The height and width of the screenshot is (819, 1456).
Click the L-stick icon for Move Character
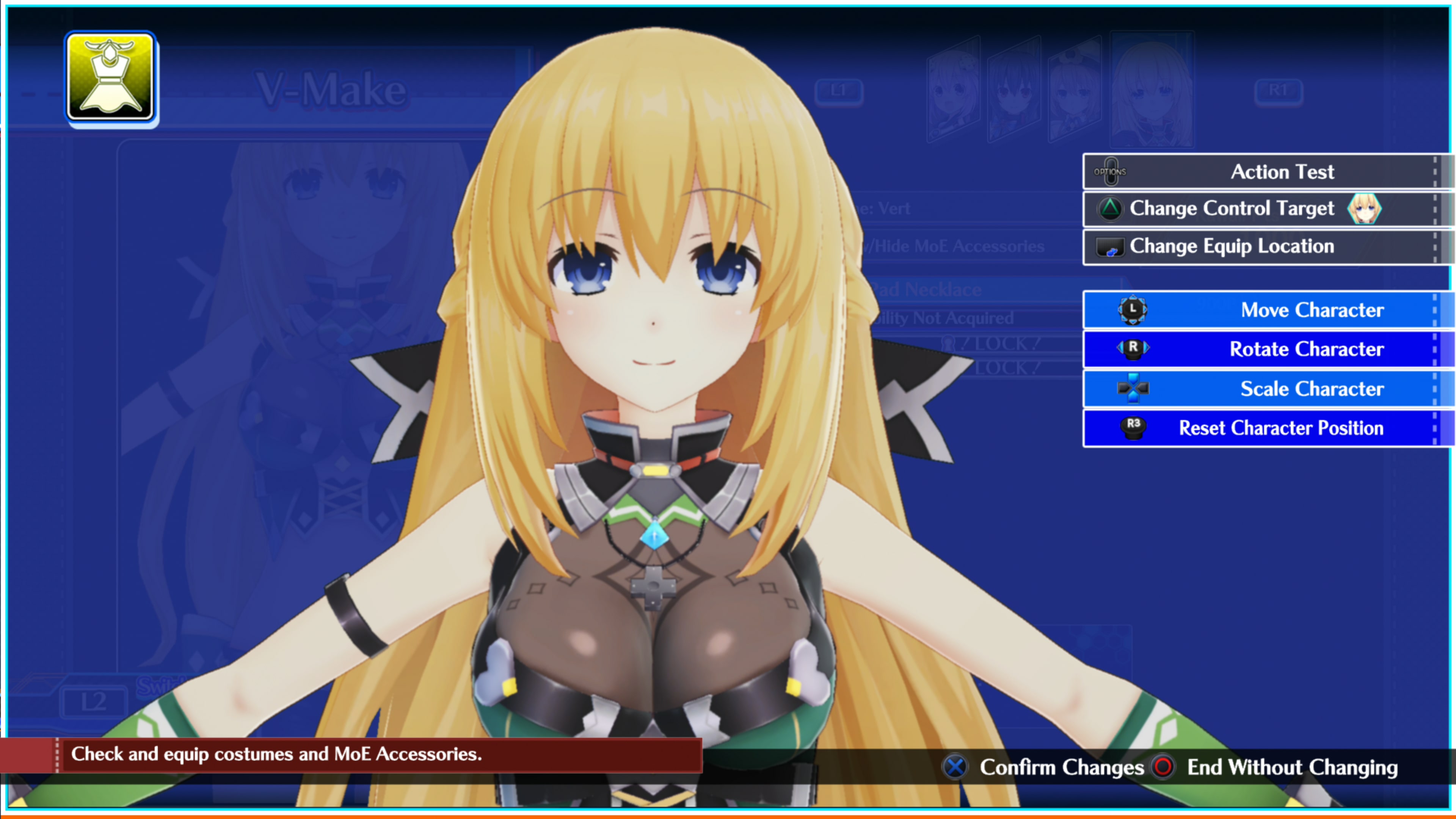1133,310
